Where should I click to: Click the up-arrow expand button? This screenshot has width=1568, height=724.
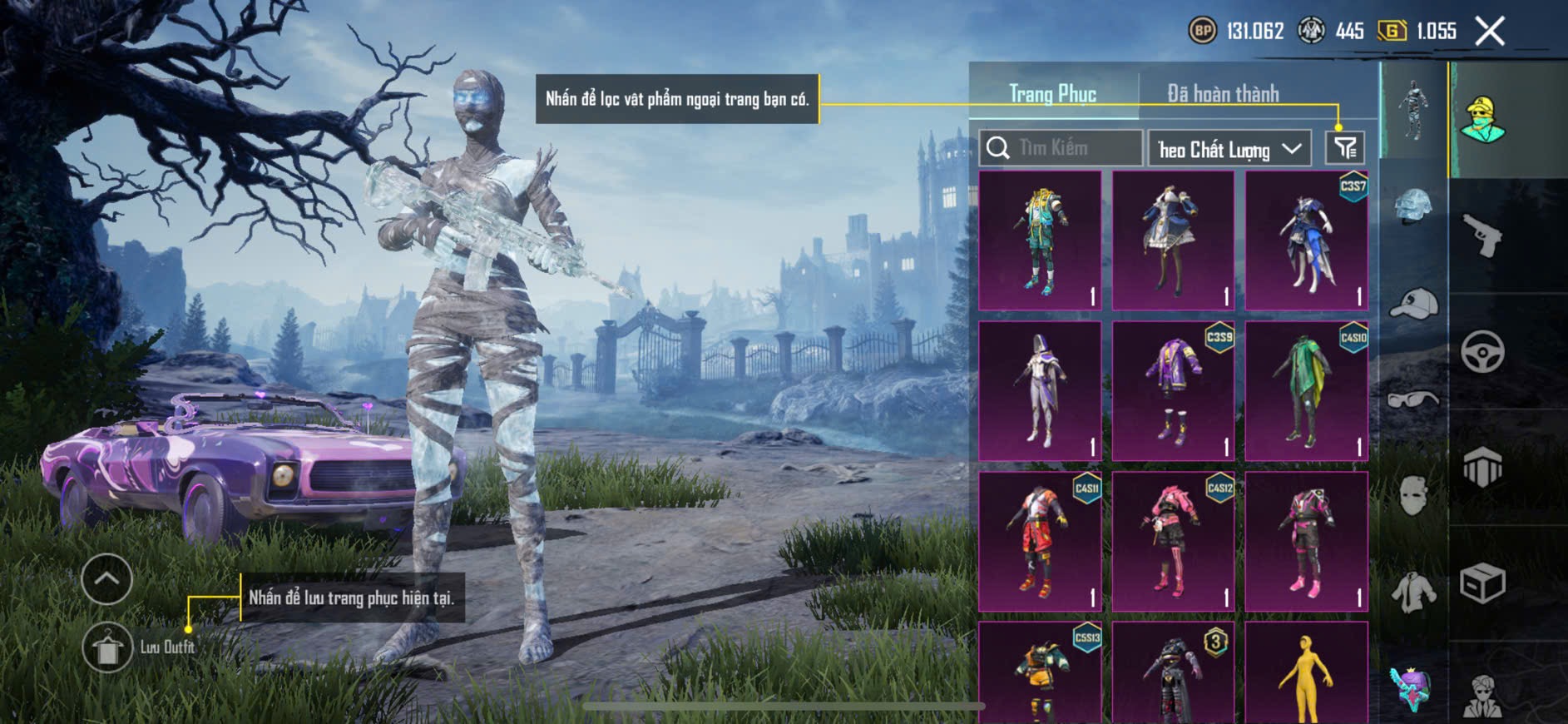click(107, 578)
